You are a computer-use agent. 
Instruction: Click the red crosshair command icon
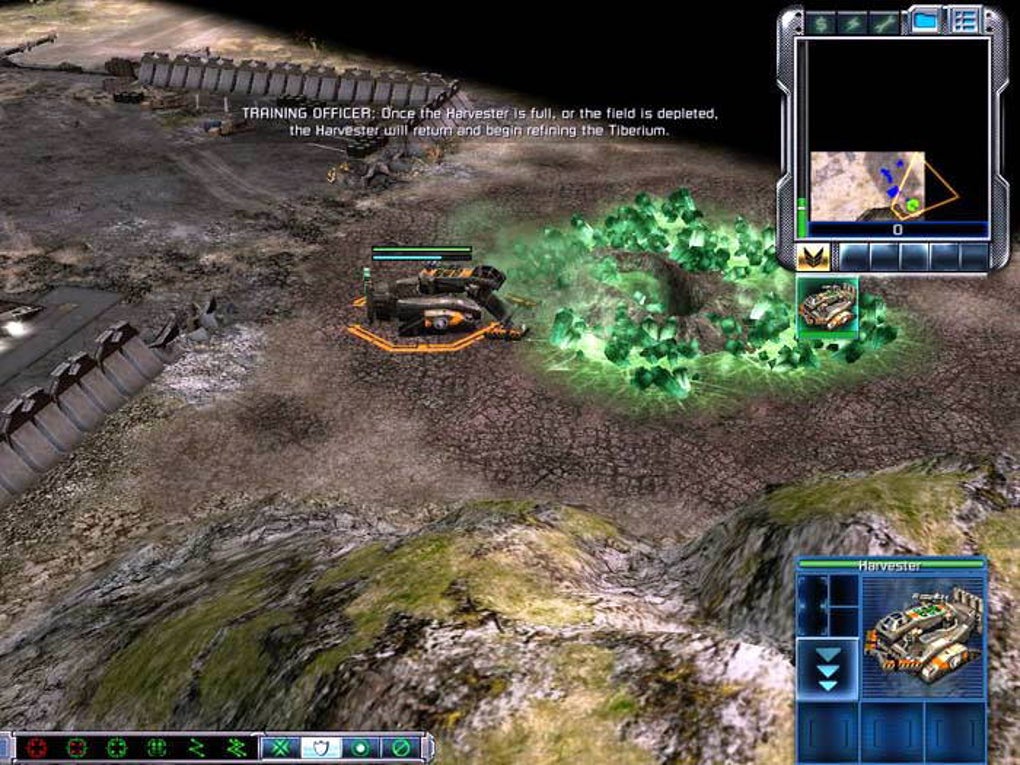[x=38, y=747]
